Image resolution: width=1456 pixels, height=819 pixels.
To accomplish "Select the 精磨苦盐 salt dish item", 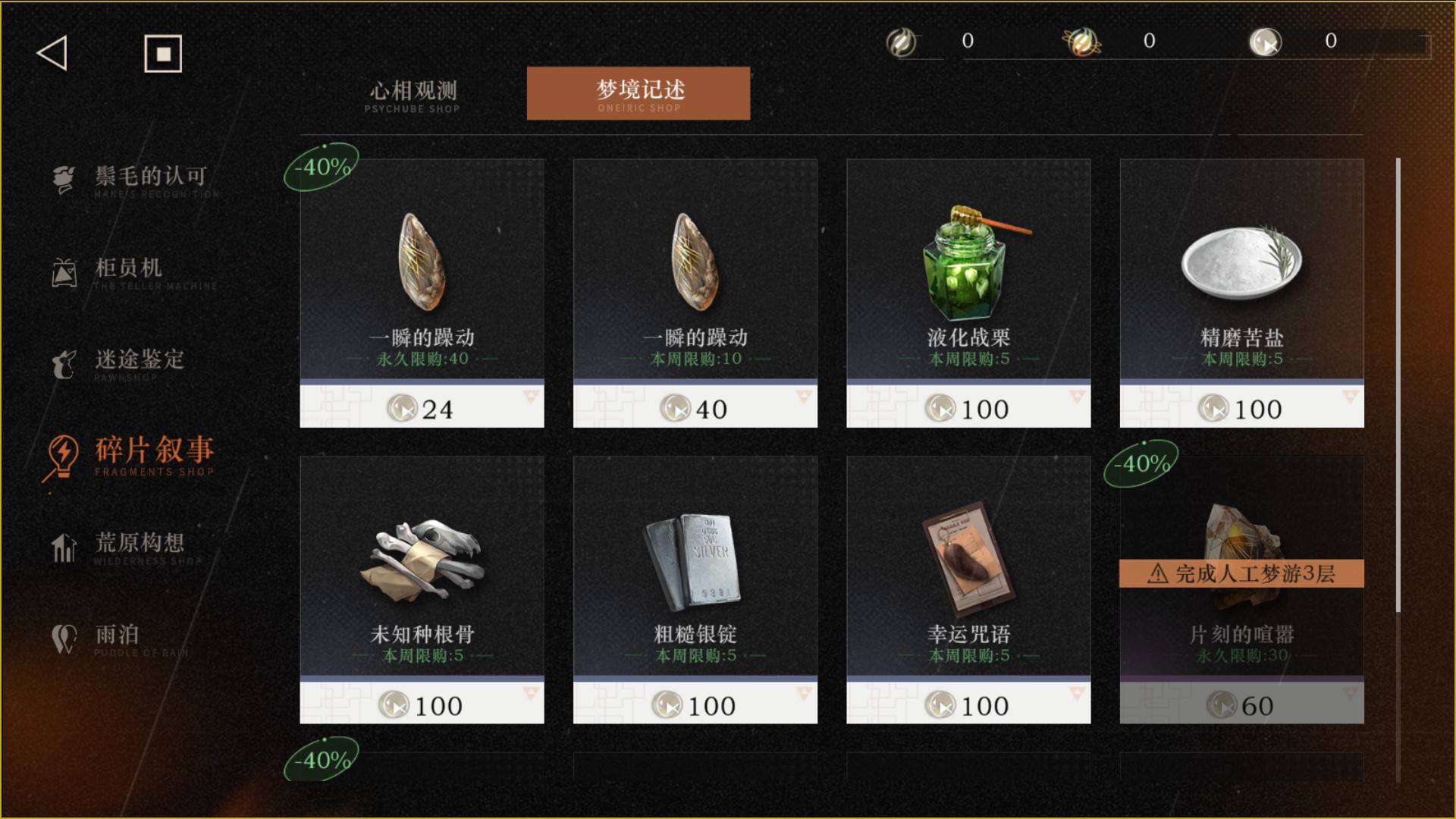I will click(x=1241, y=293).
